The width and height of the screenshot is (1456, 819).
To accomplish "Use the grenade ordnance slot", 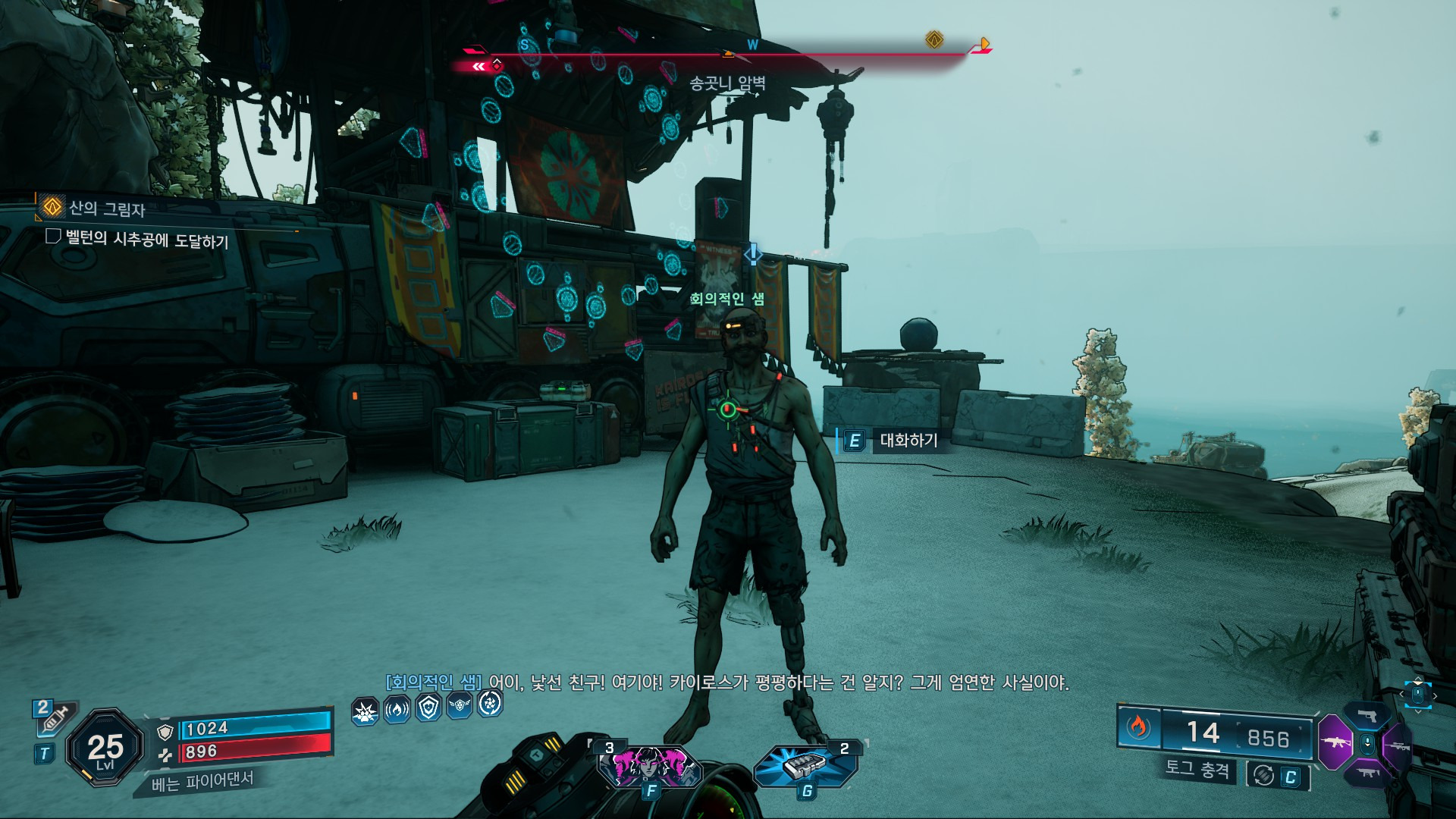I will pyautogui.click(x=805, y=764).
